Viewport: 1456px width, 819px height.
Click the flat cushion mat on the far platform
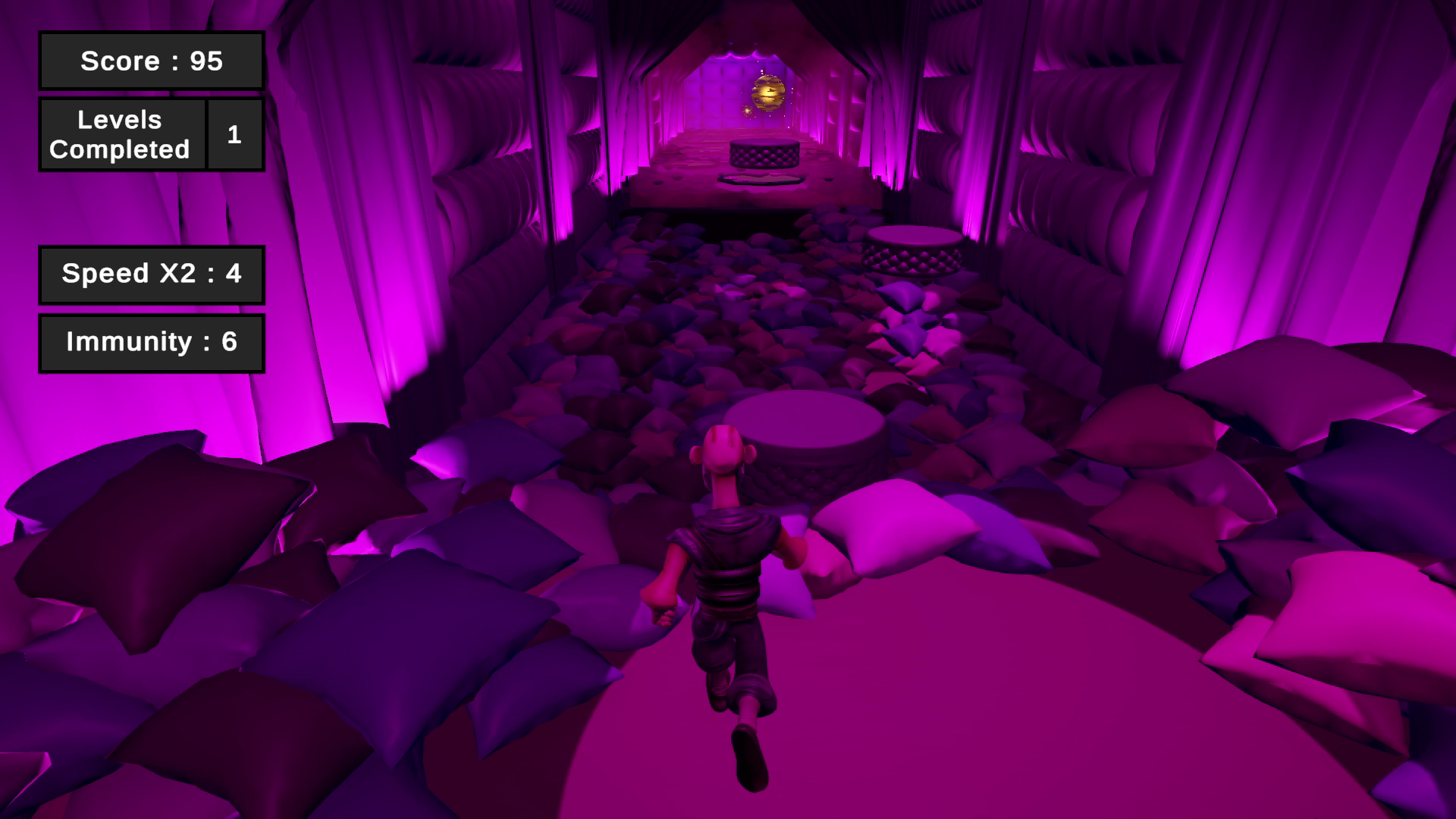point(762,180)
